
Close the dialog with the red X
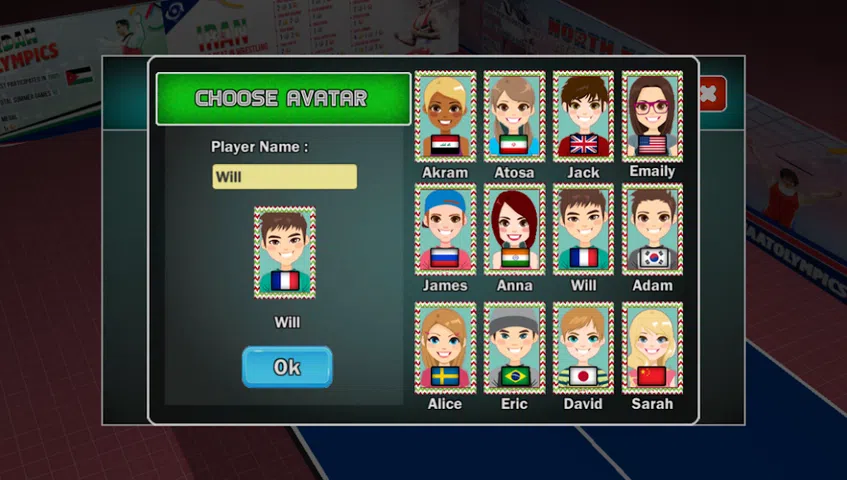click(708, 94)
